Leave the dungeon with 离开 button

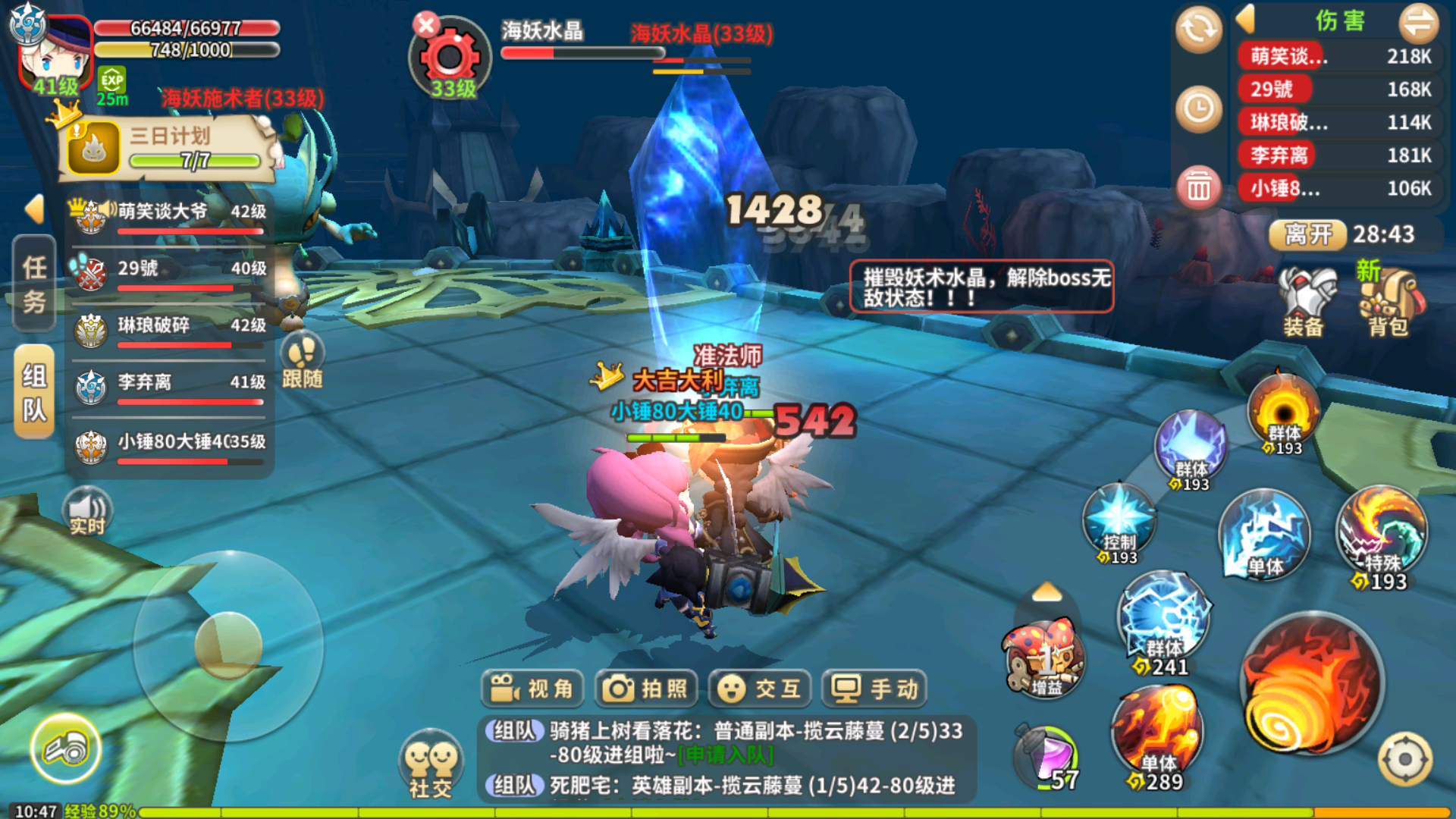point(1308,234)
